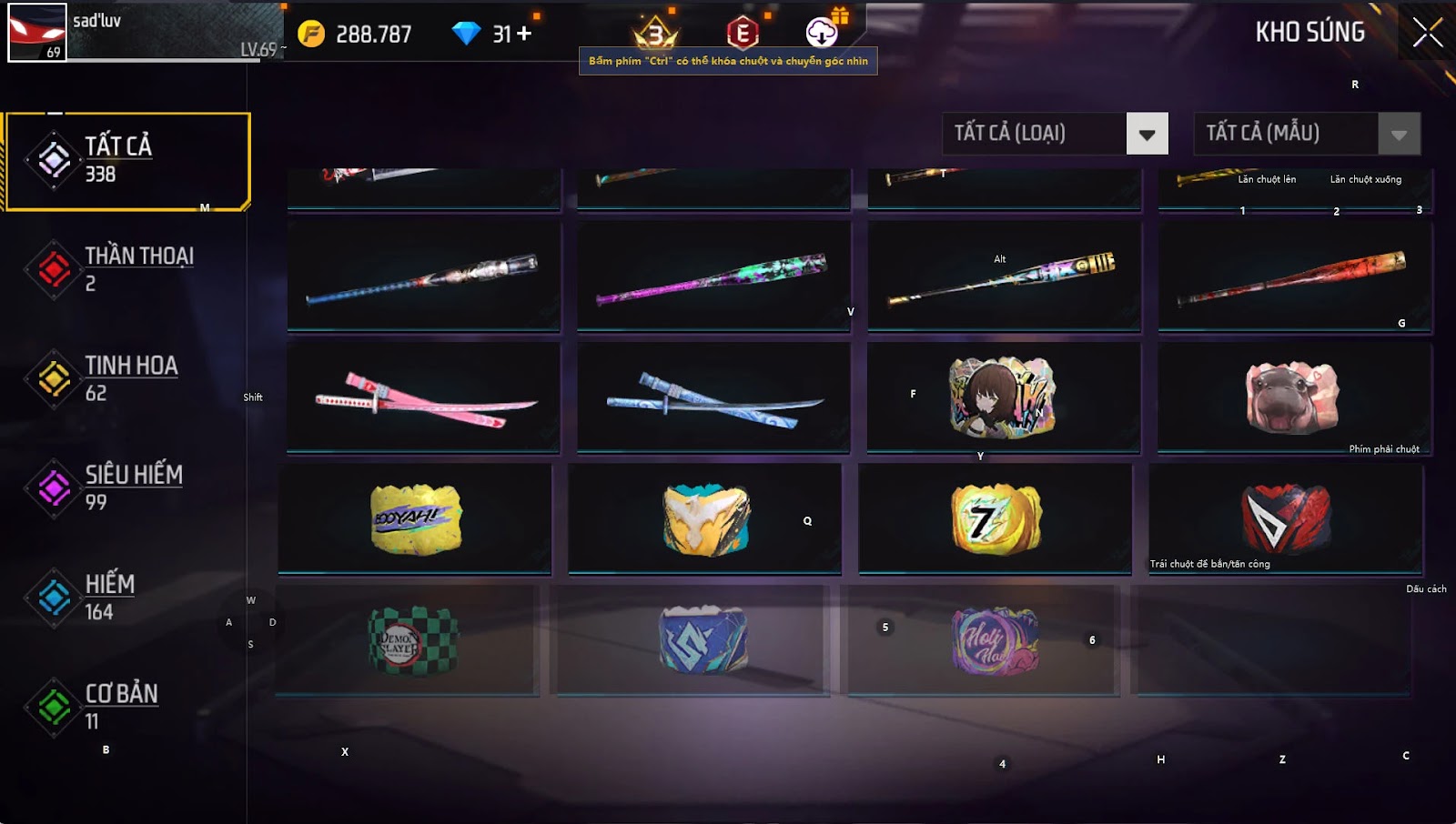Select the anime girl gloo wall skin

1003,397
